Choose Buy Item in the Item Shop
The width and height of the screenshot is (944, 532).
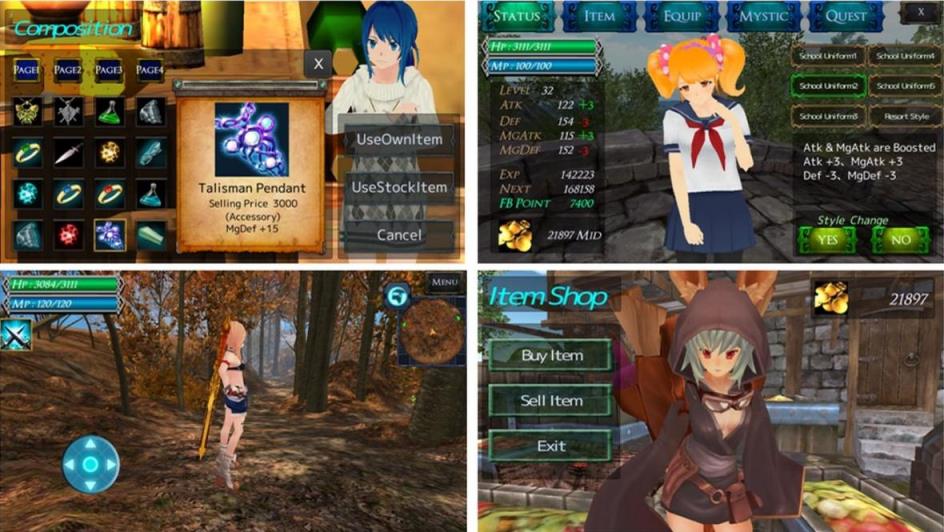click(551, 355)
